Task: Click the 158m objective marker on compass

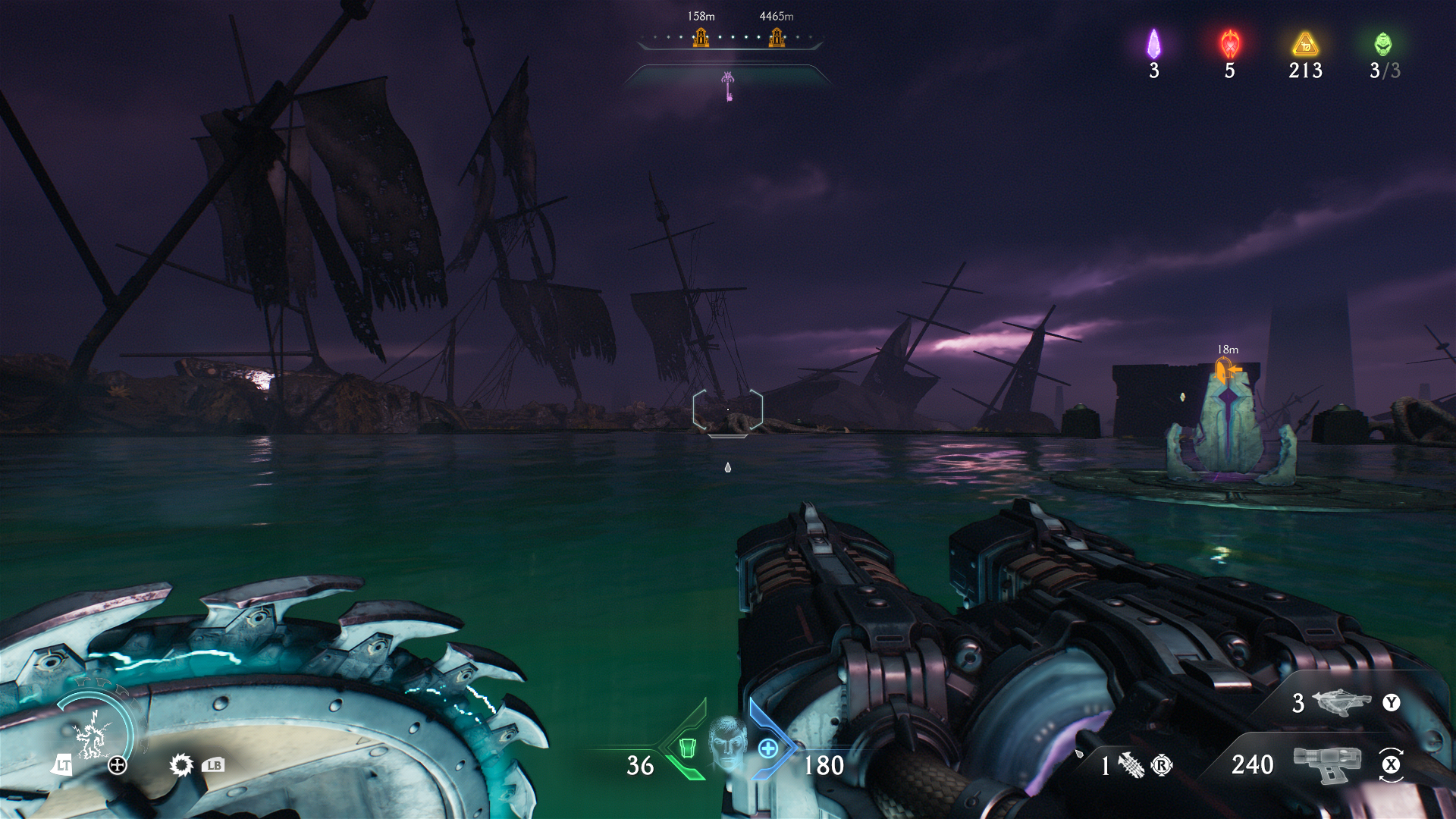Action: click(x=701, y=37)
